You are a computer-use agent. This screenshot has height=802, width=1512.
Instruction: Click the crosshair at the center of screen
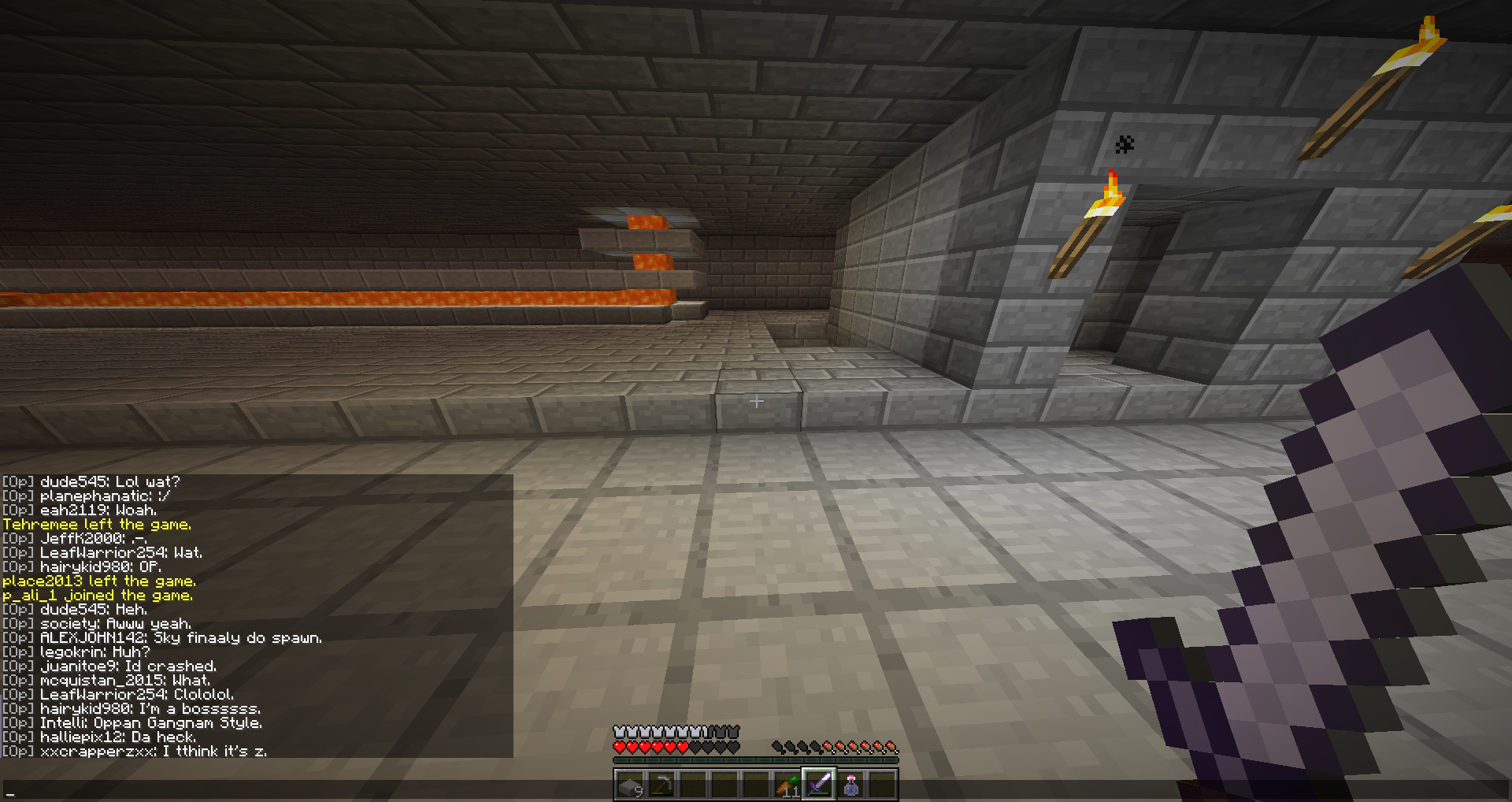click(x=756, y=401)
